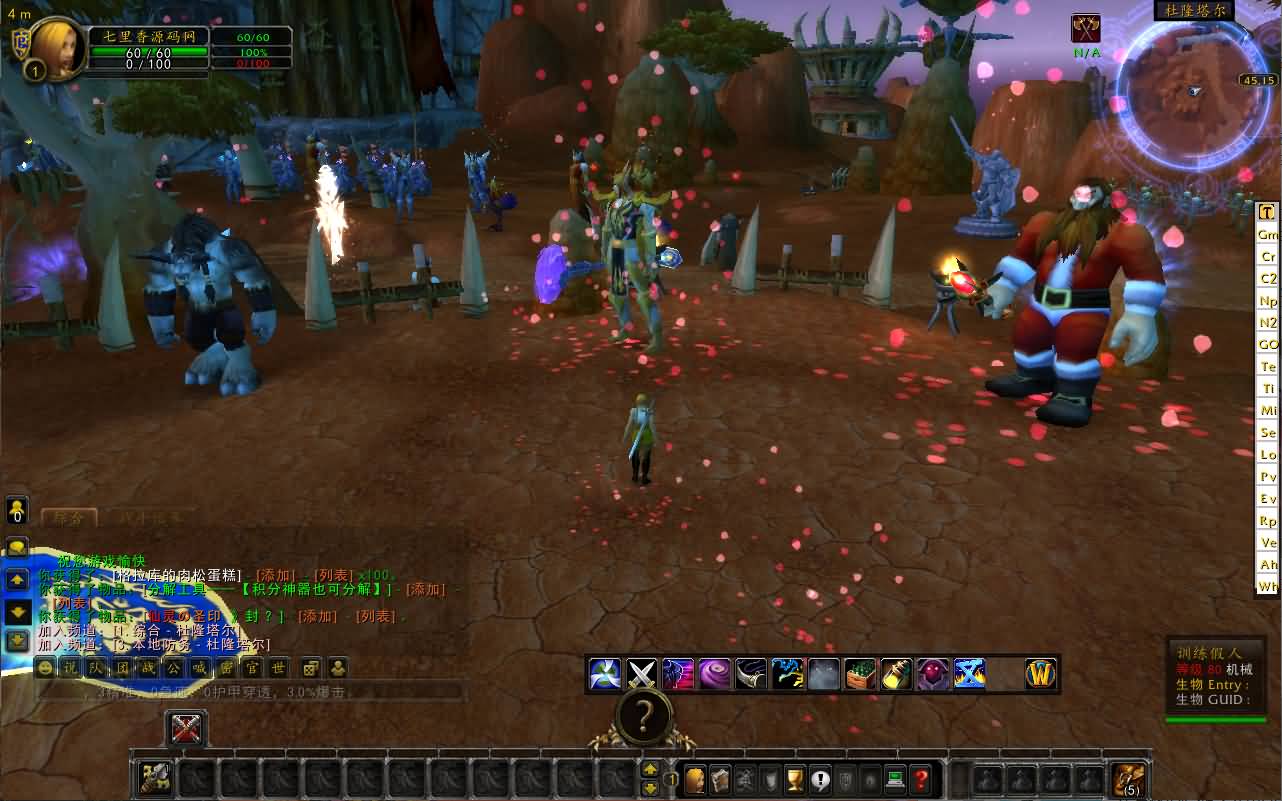Open the character info micro button
Viewport: 1282px width, 801px height.
[x=694, y=779]
